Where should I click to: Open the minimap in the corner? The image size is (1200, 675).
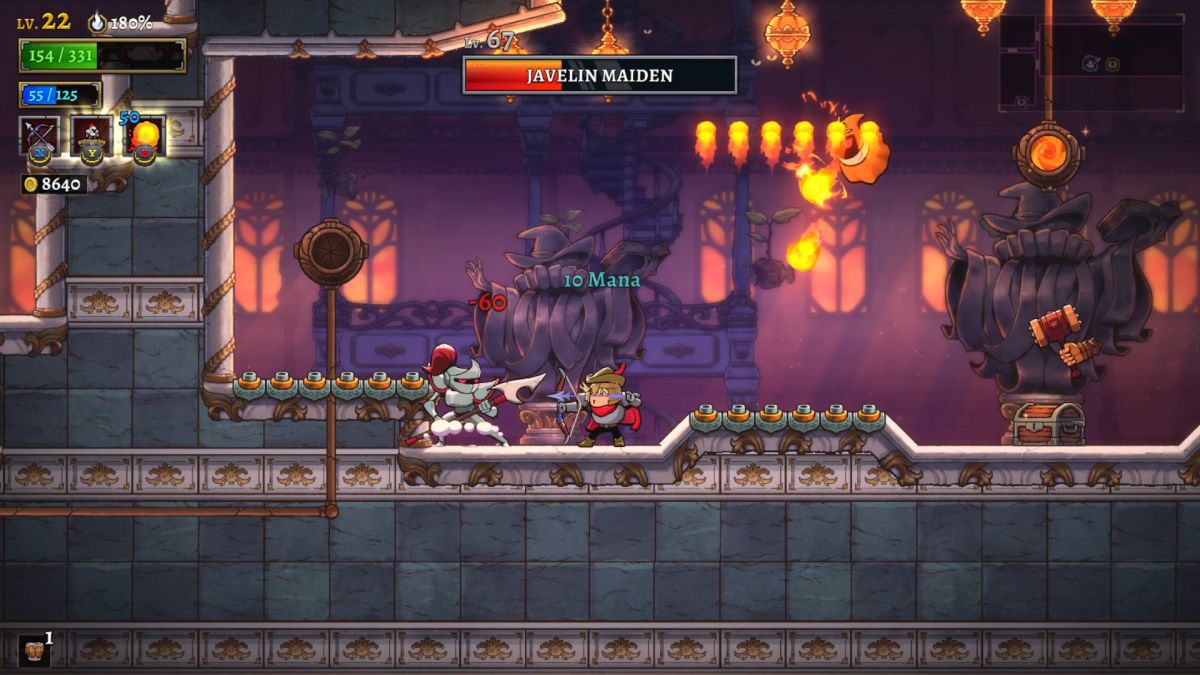click(1091, 63)
